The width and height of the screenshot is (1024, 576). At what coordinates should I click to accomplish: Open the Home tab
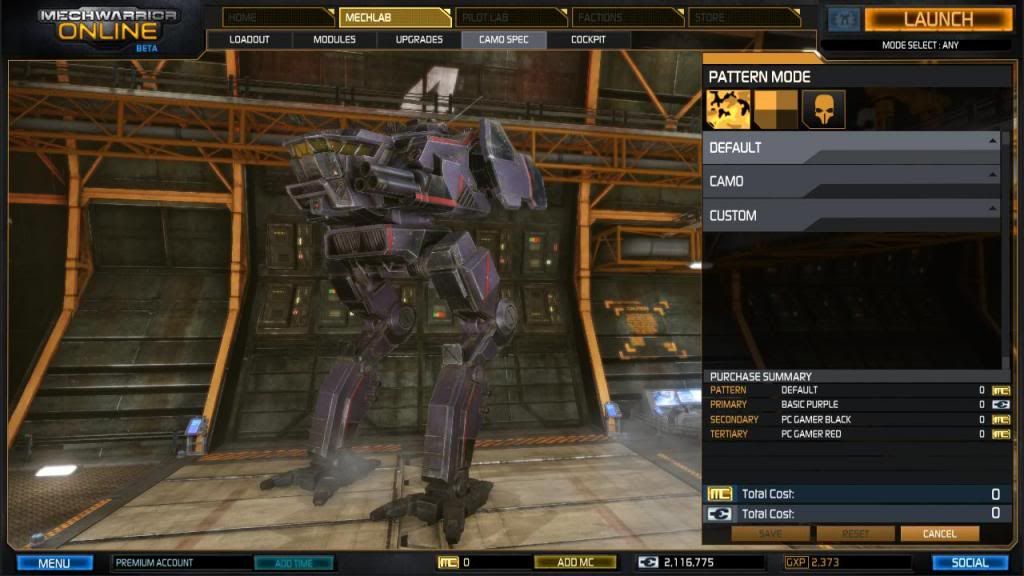(x=278, y=17)
